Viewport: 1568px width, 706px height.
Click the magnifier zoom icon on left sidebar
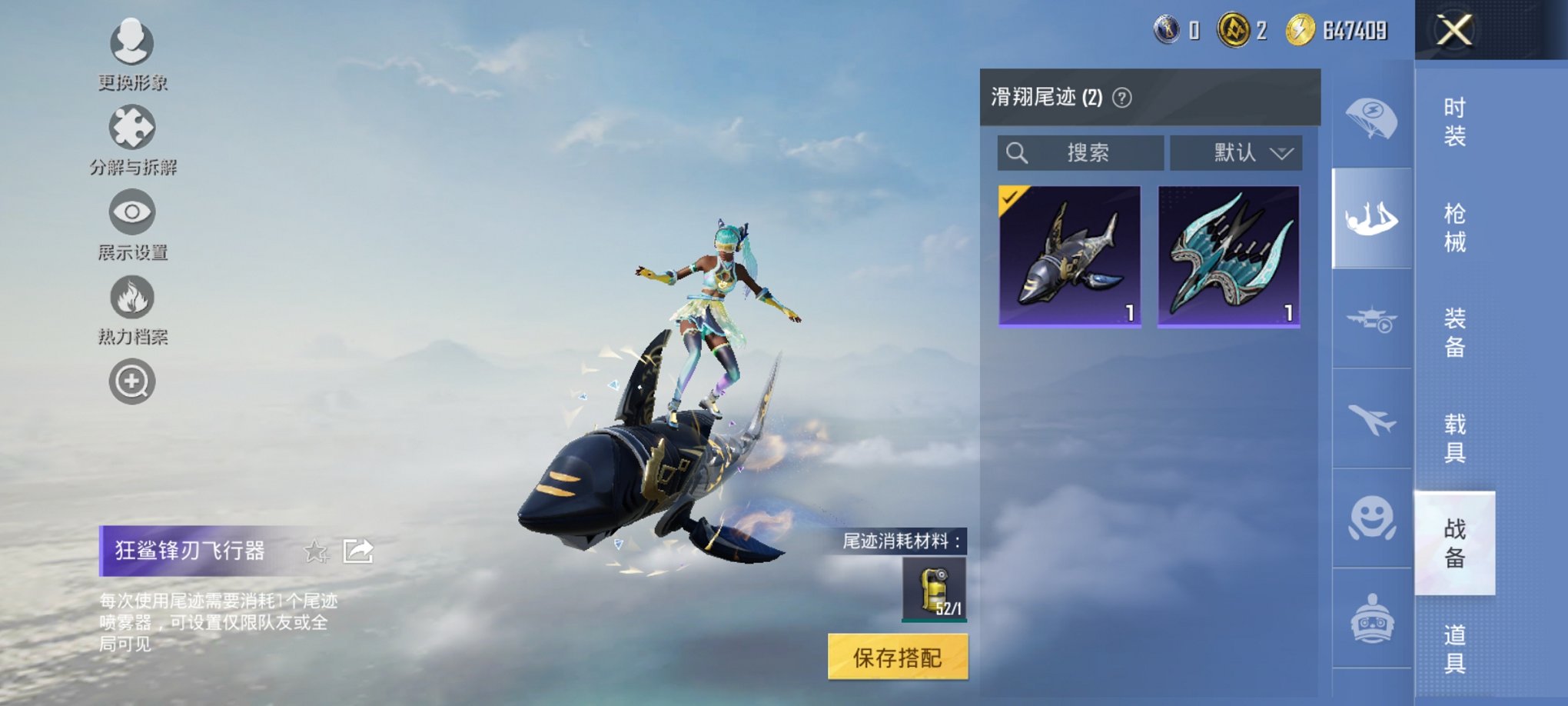(x=132, y=381)
